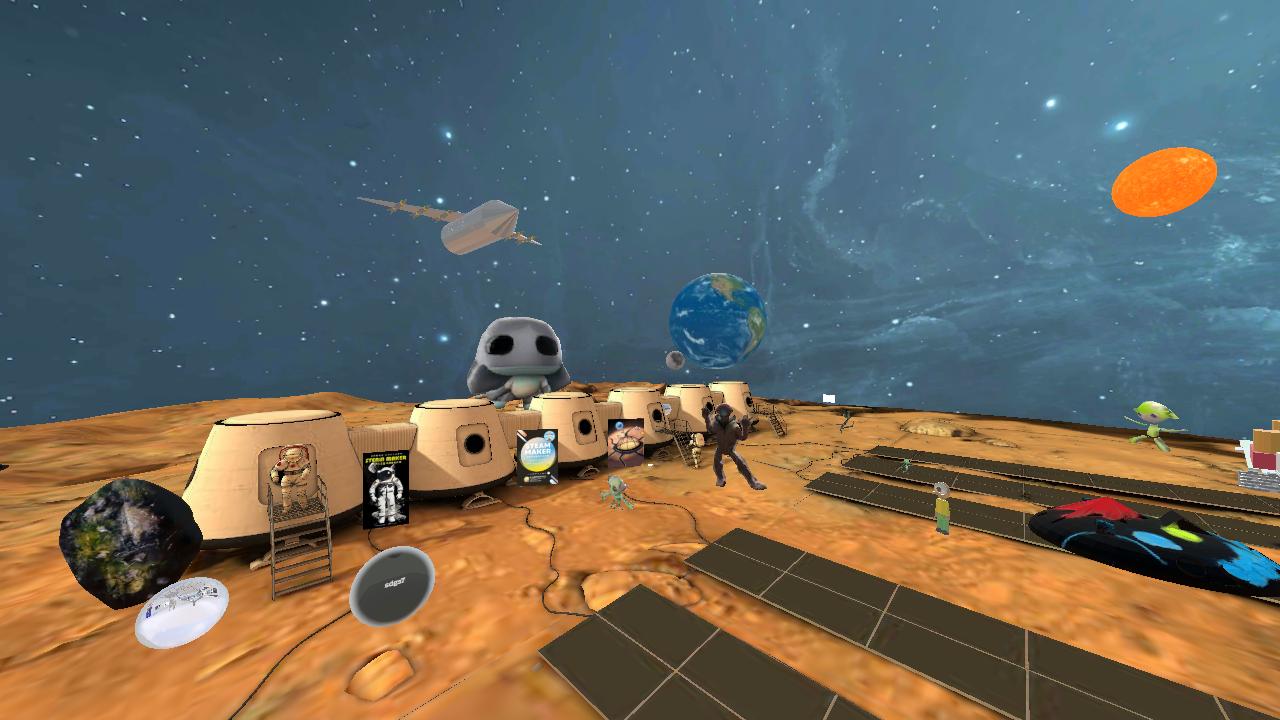Select the gray sdgs7 disc button
Image resolution: width=1280 pixels, height=720 pixels.
click(392, 586)
